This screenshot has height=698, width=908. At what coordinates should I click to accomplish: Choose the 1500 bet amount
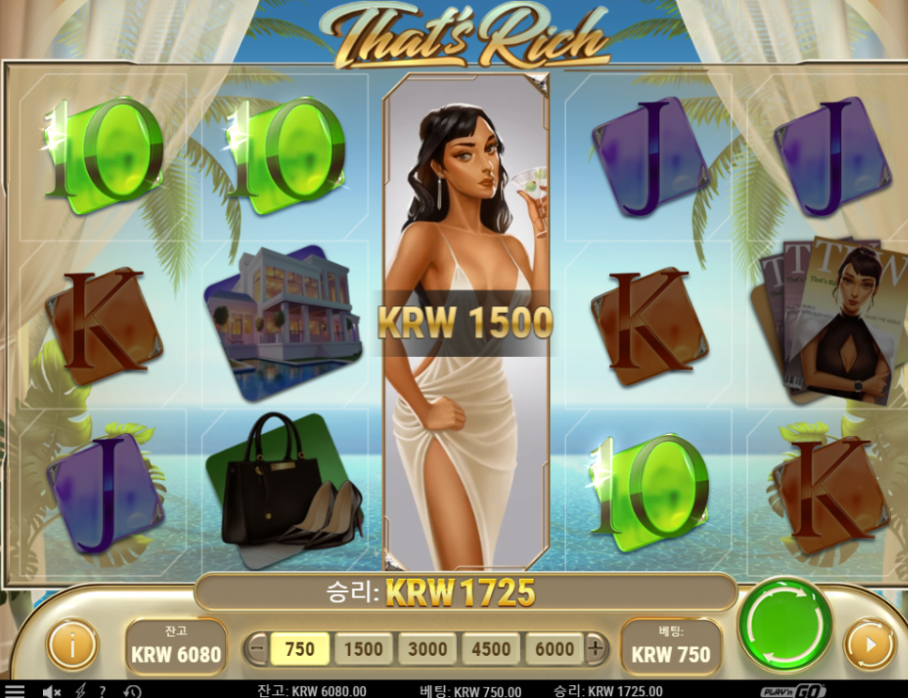coord(363,648)
